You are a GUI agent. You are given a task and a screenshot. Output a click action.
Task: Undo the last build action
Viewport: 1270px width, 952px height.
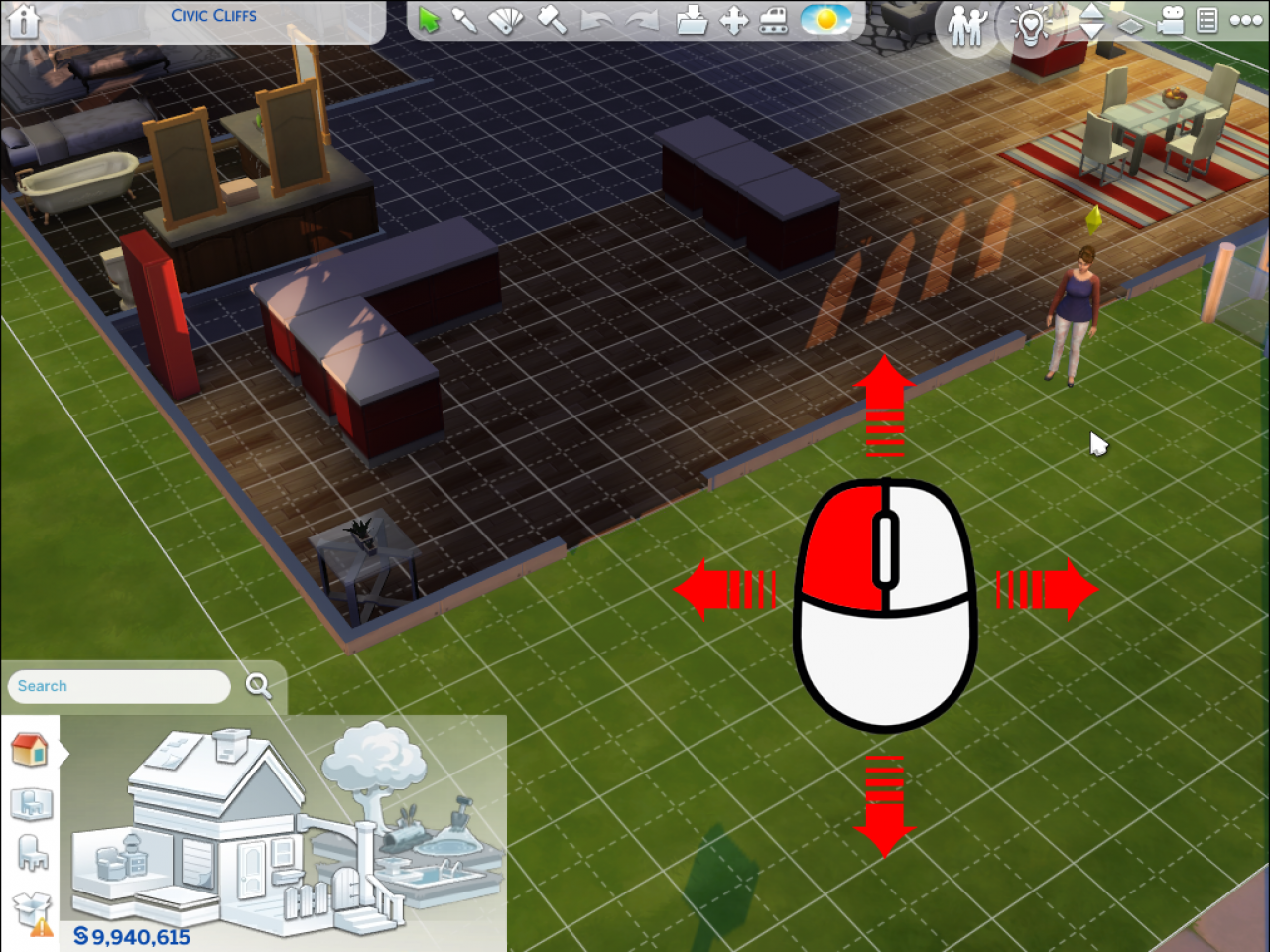pos(595,20)
